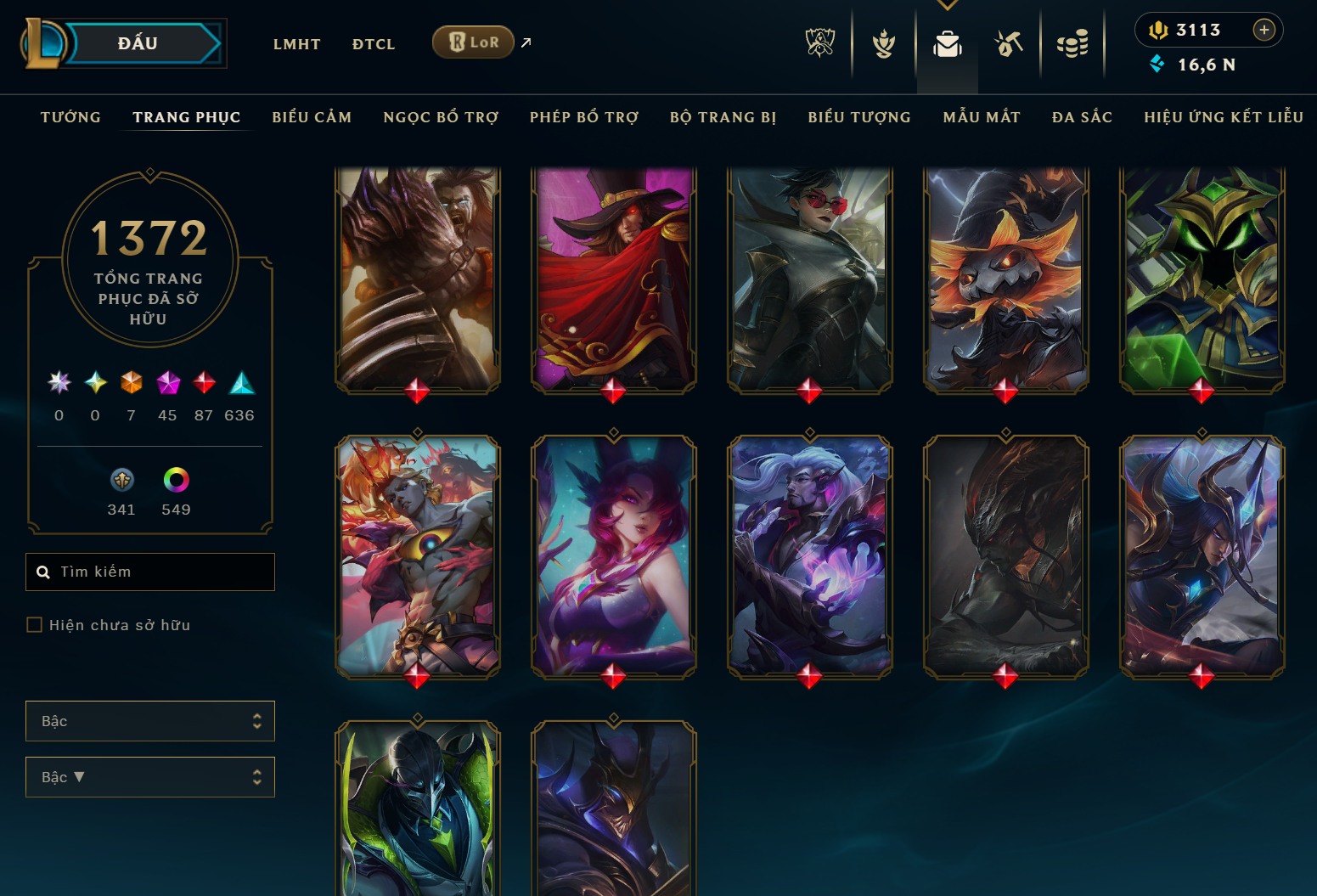Open the Esports trophy icon
The width and height of the screenshot is (1317, 896).
(x=819, y=44)
